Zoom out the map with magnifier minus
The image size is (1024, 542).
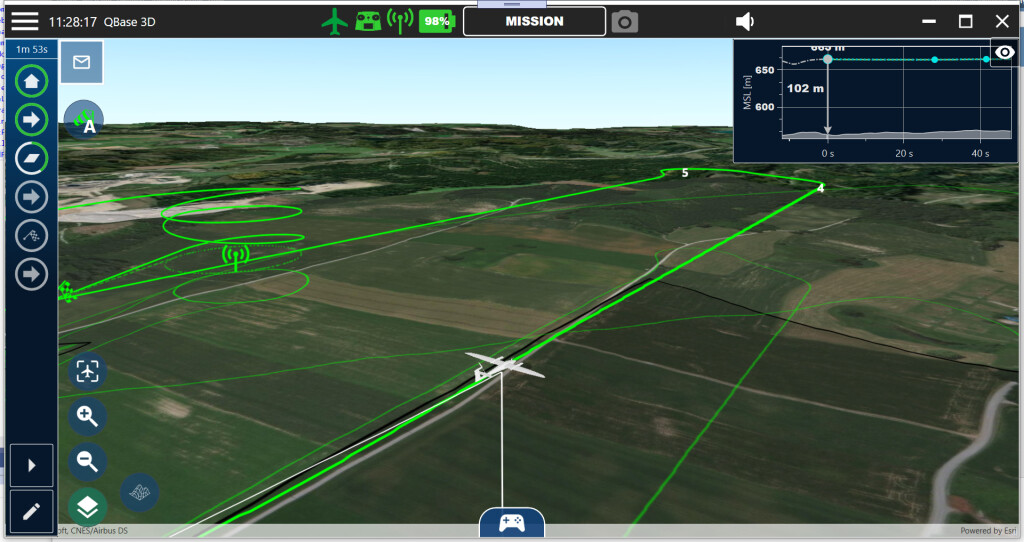coord(88,461)
